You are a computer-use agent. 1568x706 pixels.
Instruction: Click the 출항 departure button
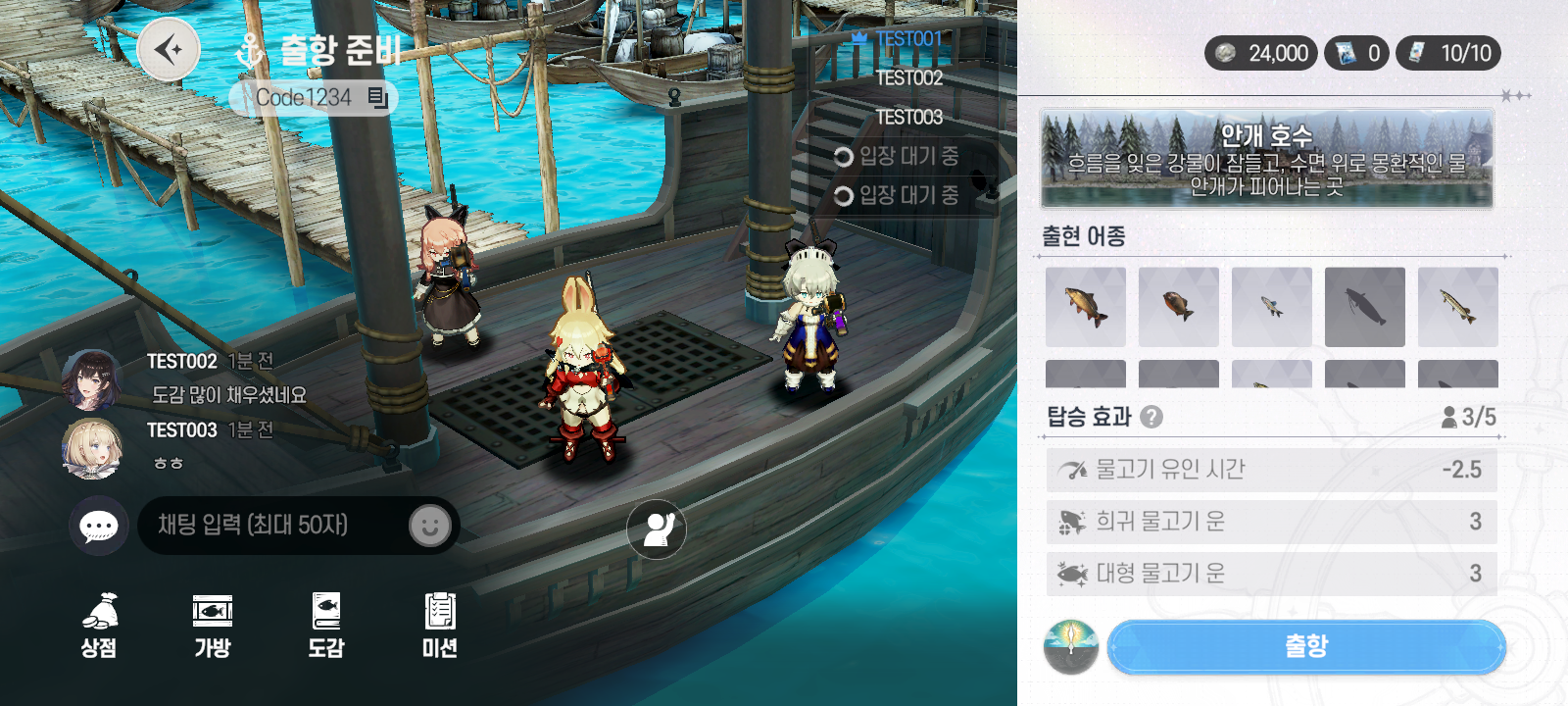[1305, 647]
